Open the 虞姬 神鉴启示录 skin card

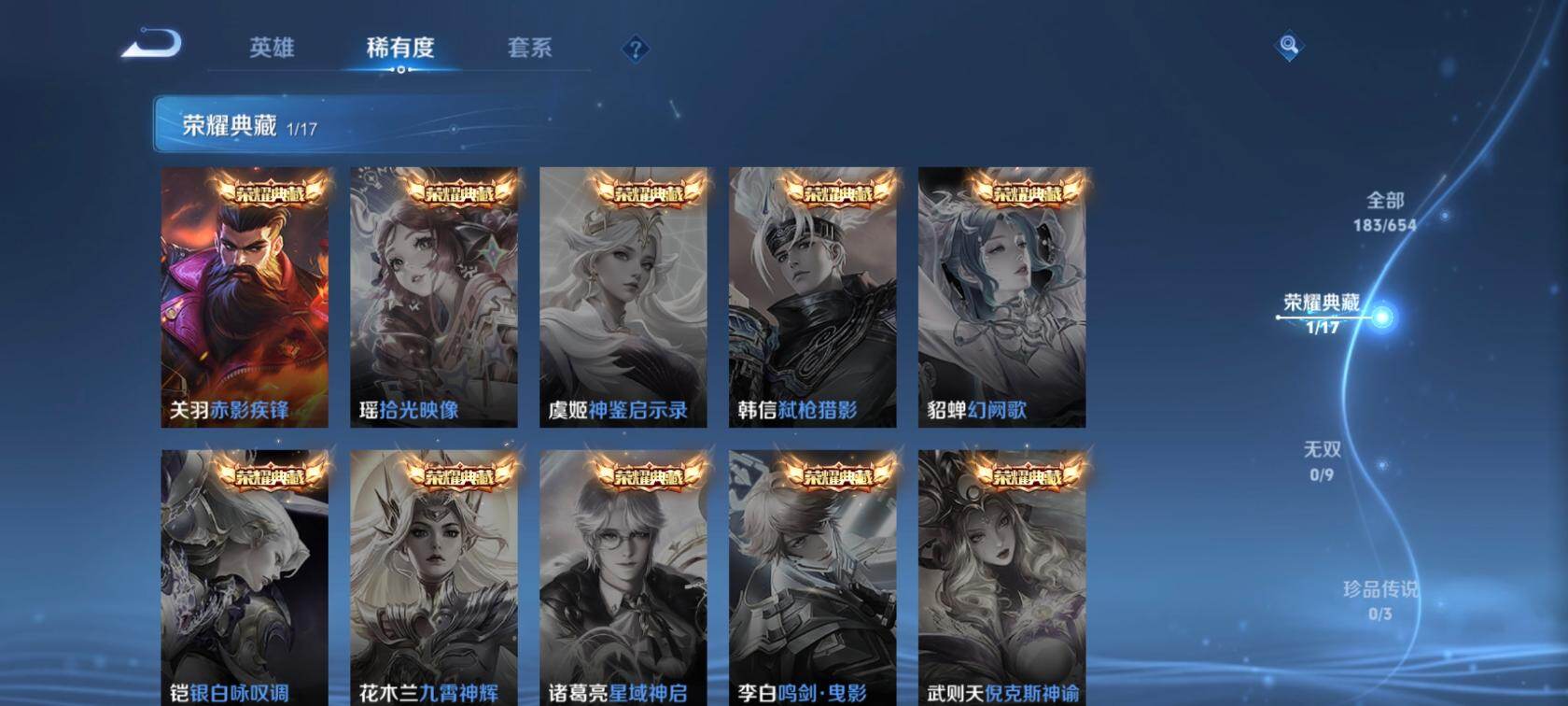coord(623,297)
